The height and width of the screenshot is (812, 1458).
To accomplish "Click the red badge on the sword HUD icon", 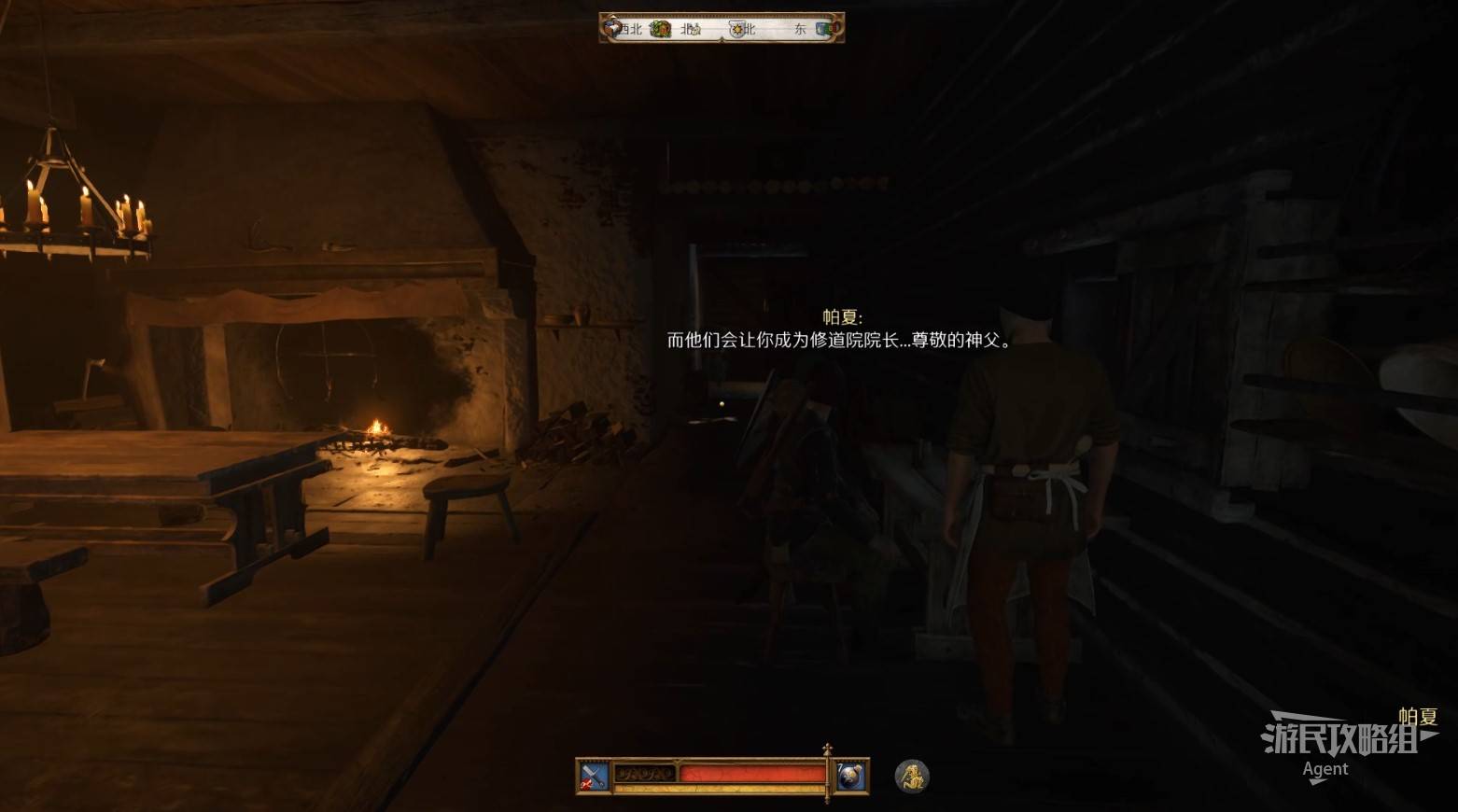I will [586, 784].
